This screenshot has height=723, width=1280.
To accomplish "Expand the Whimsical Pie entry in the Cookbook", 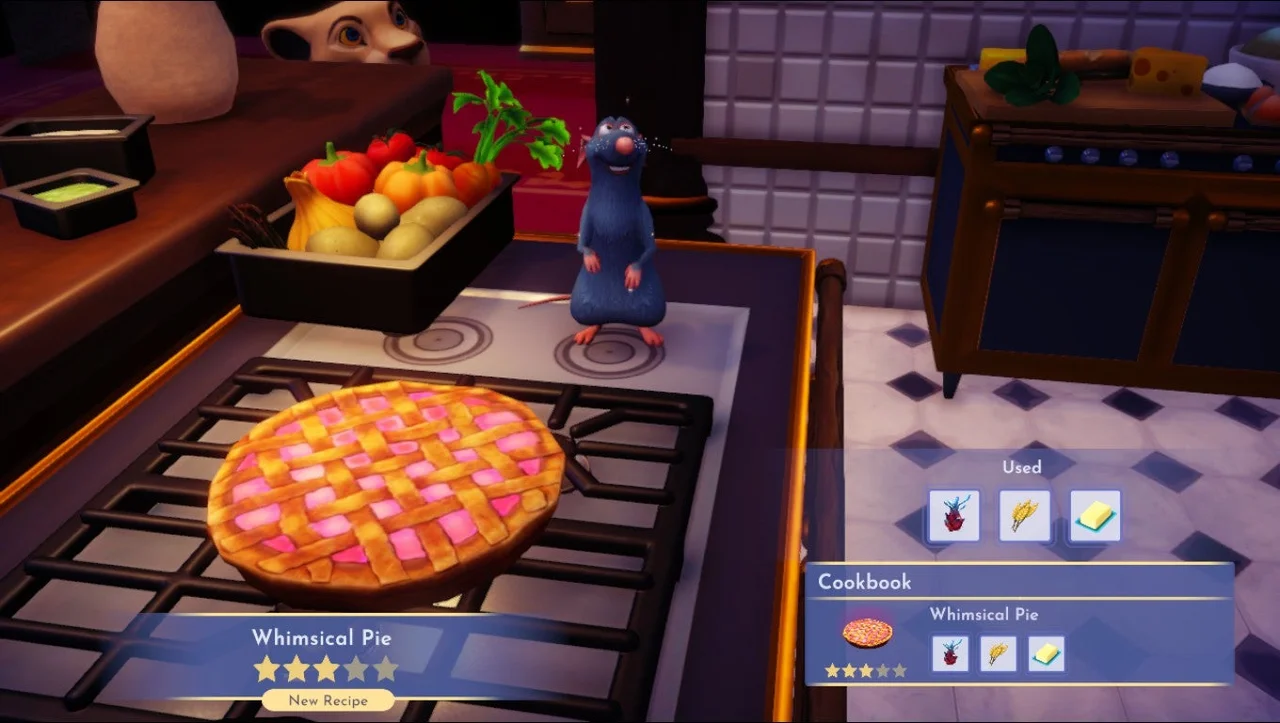I will click(x=984, y=614).
